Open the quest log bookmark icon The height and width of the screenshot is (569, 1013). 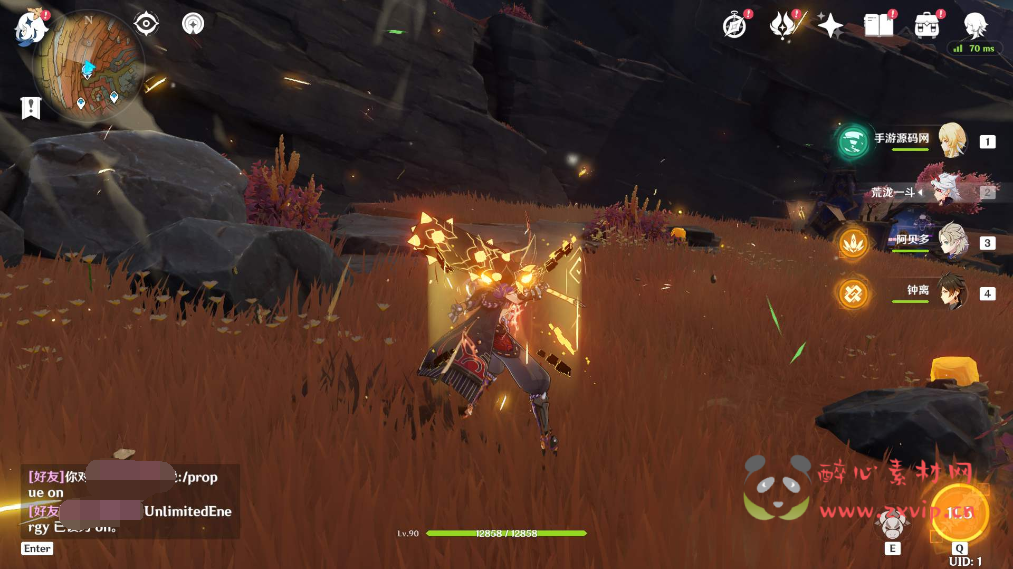(30, 108)
